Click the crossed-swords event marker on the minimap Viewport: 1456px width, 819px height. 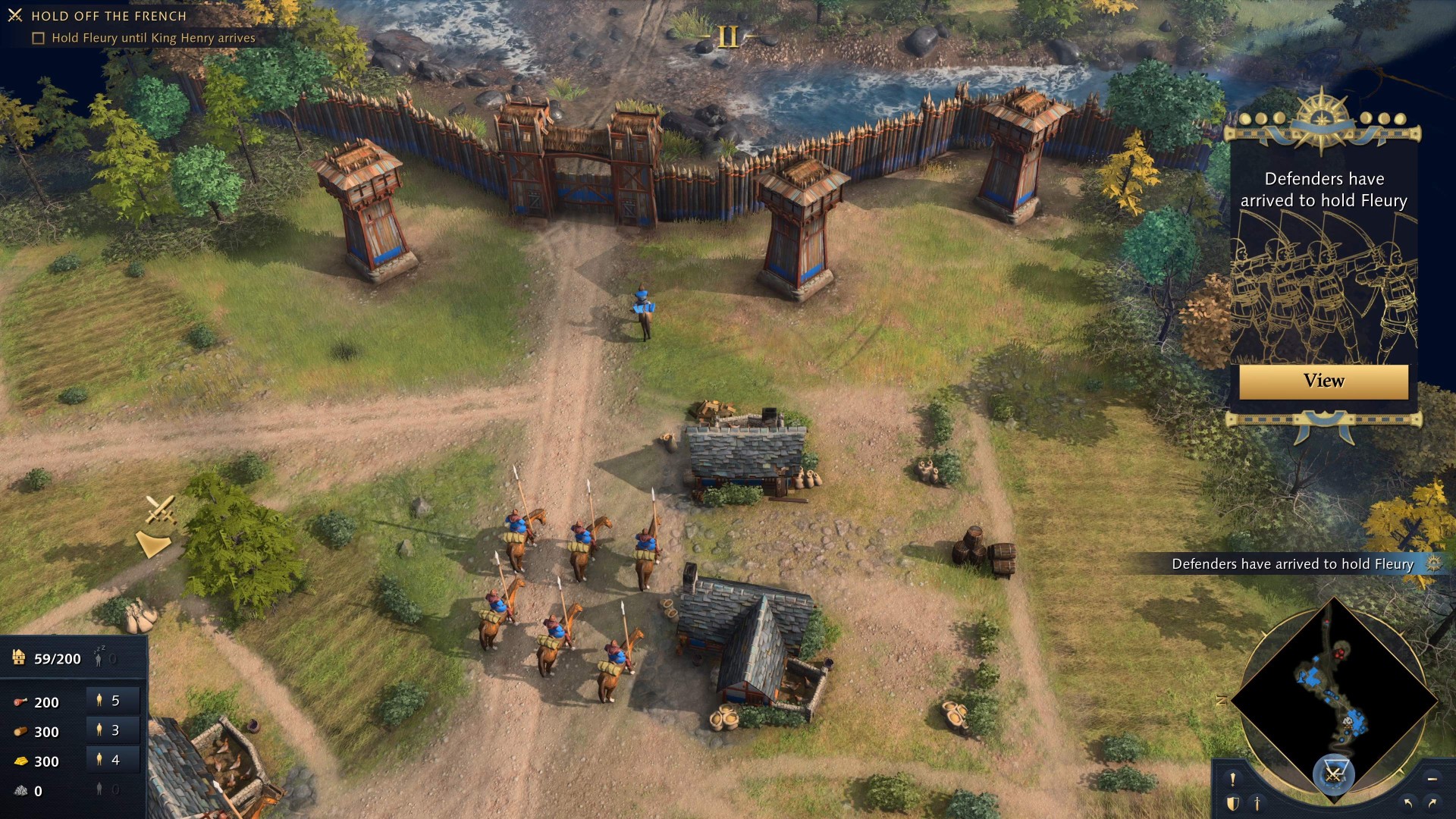pos(1335,773)
